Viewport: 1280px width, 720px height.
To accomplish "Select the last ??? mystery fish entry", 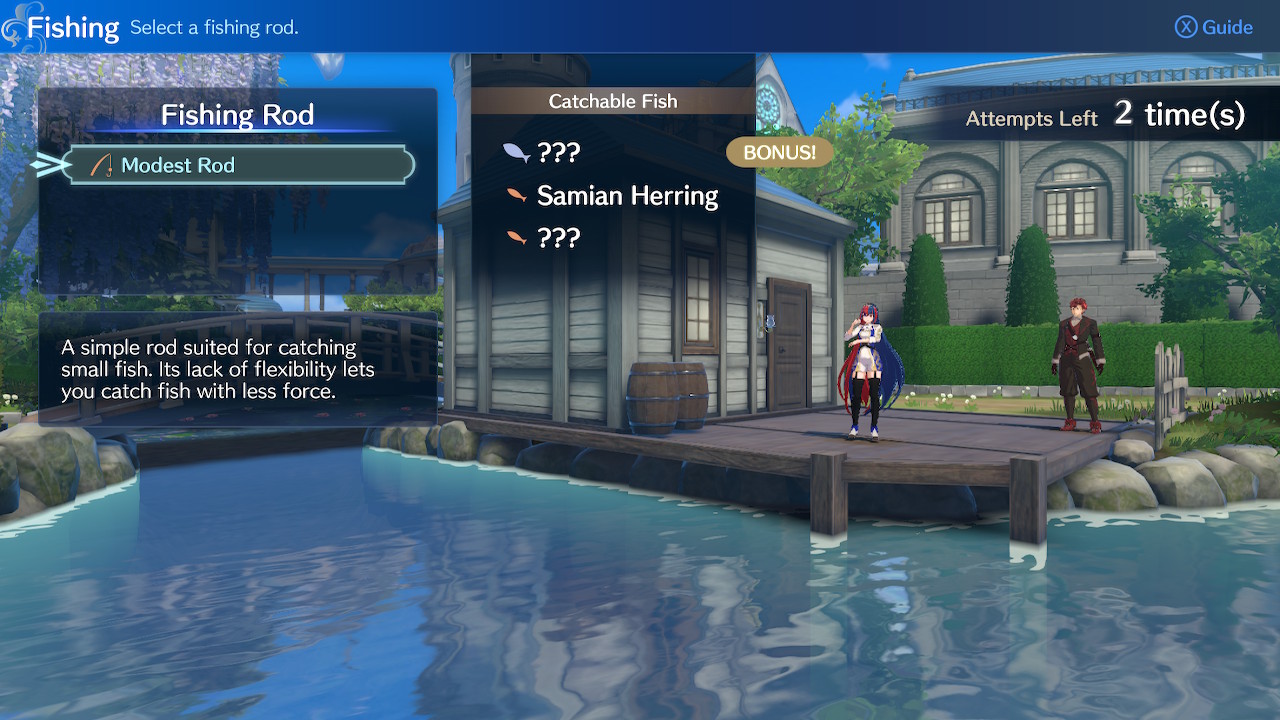I will click(x=561, y=237).
